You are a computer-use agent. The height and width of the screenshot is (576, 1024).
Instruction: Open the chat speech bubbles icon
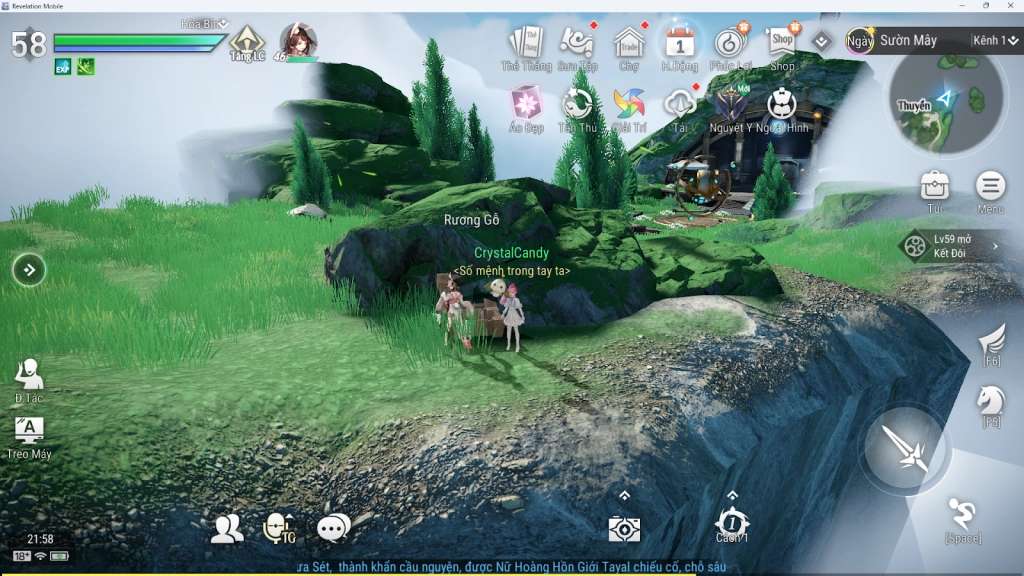[x=333, y=528]
